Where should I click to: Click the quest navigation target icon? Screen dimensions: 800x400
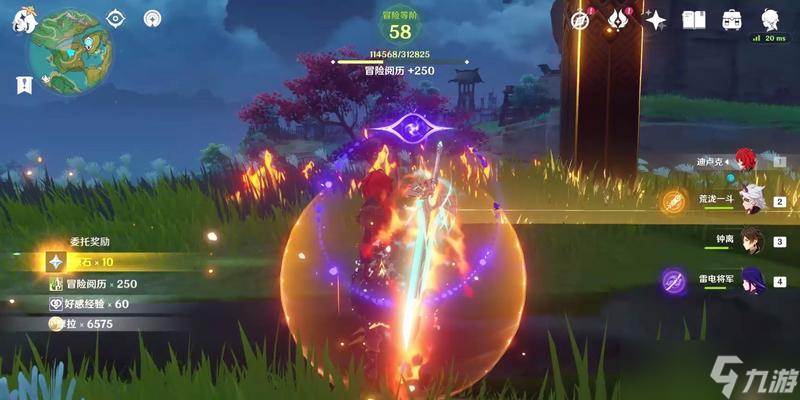click(115, 19)
